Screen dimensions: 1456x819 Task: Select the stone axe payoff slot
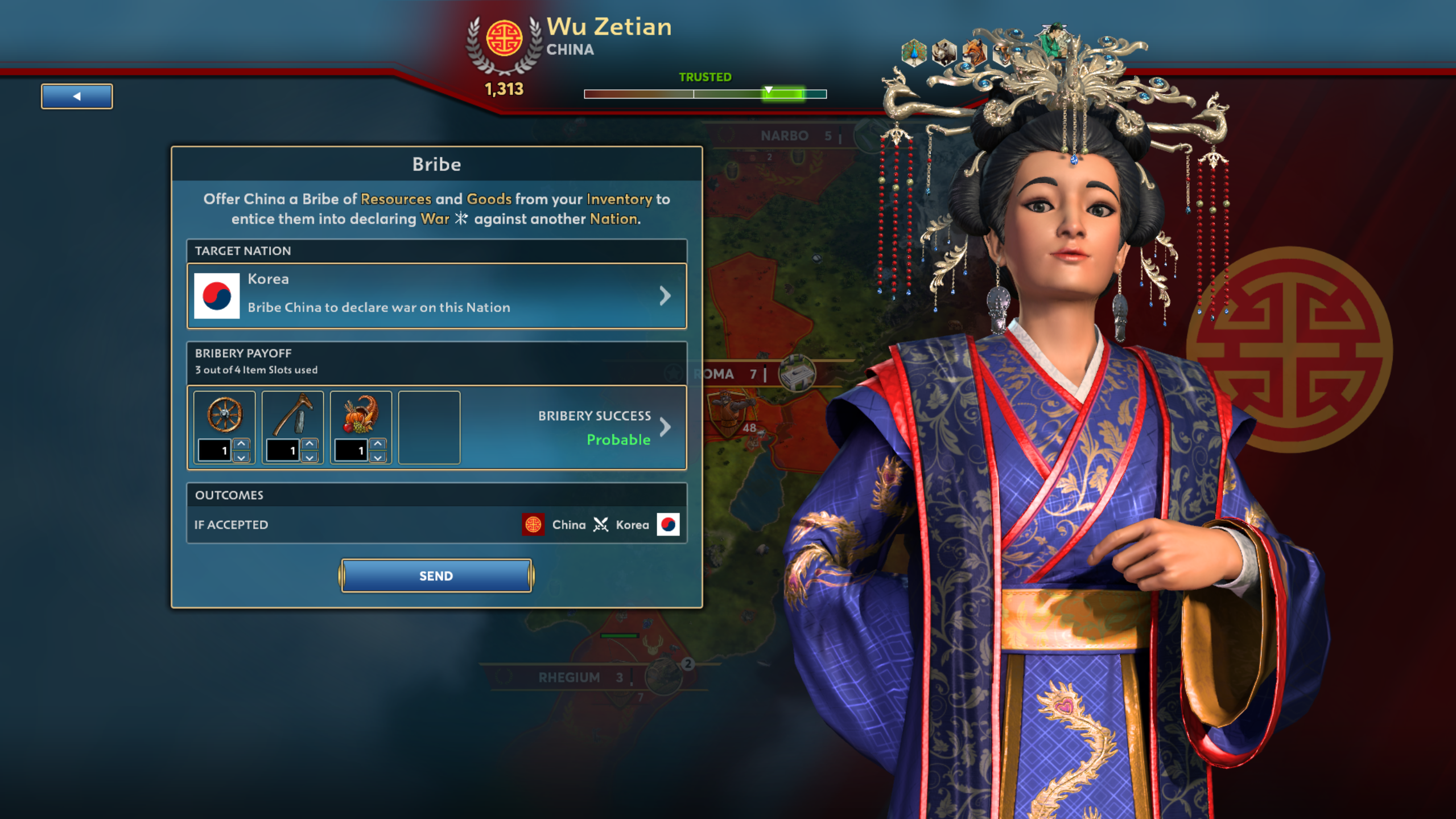292,415
